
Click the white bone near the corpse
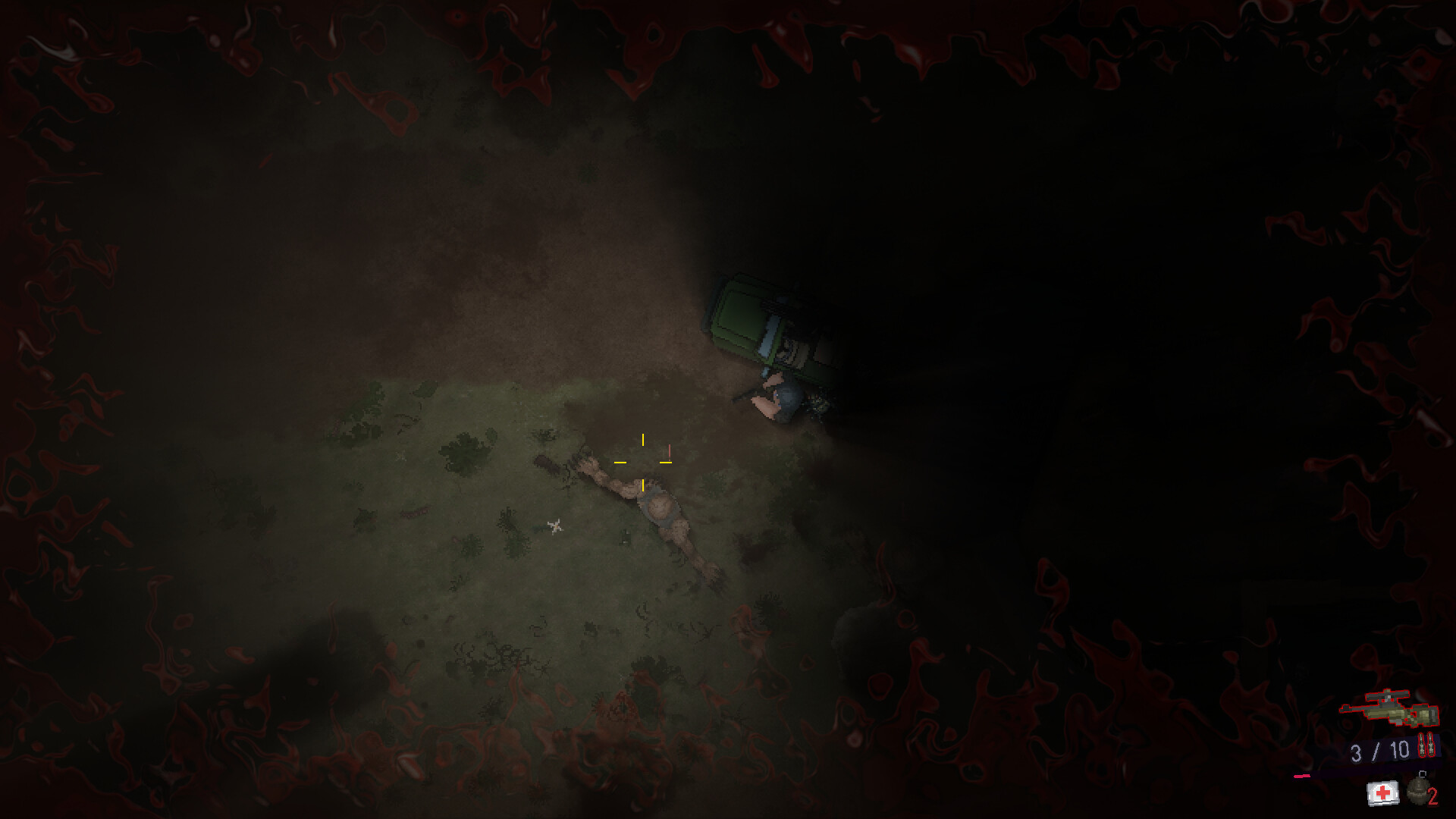(x=554, y=528)
